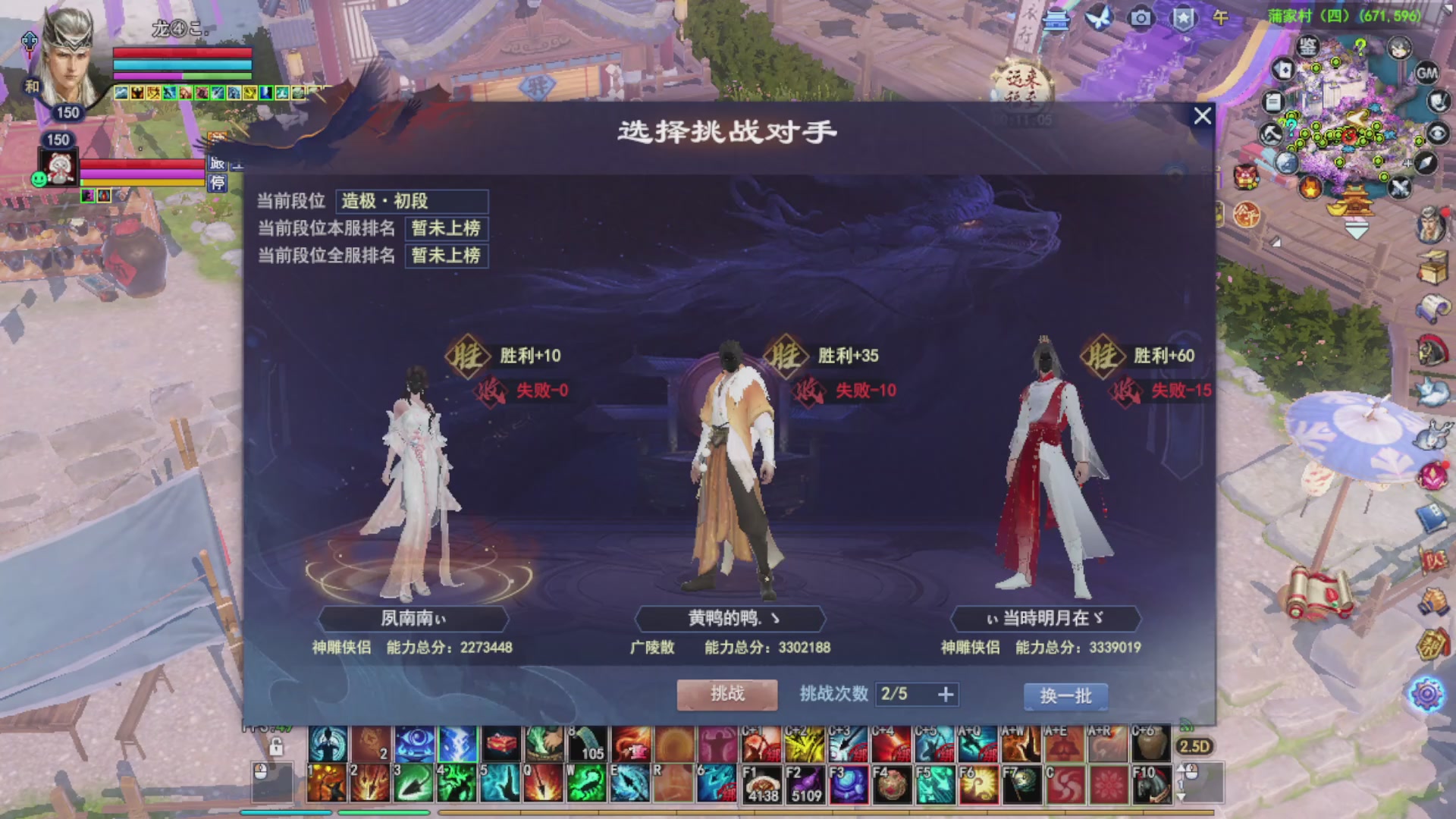Select the compass navigation icon on right sidebar

click(x=1425, y=163)
